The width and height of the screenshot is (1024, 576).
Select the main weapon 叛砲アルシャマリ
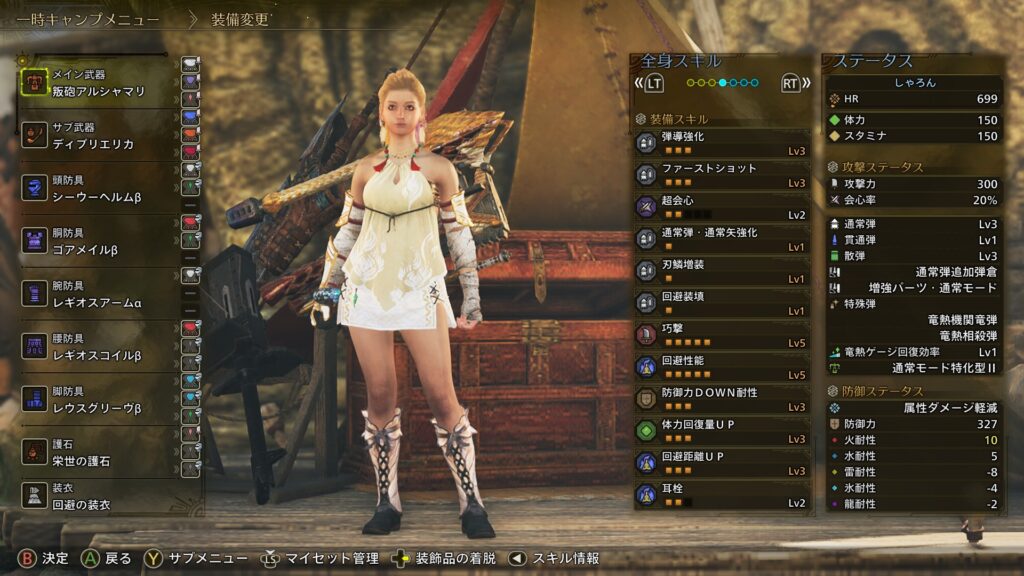pyautogui.click(x=98, y=82)
